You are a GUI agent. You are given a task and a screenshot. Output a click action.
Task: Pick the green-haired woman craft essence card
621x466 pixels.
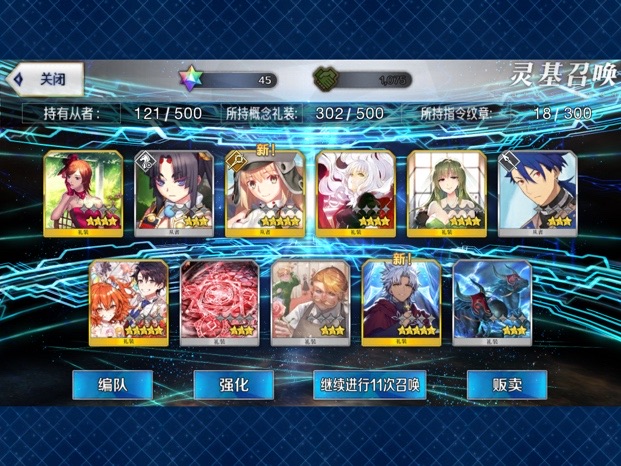447,193
